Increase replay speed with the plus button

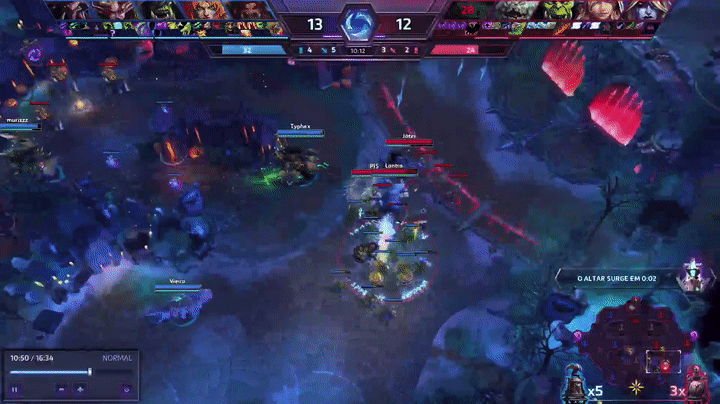(81, 388)
